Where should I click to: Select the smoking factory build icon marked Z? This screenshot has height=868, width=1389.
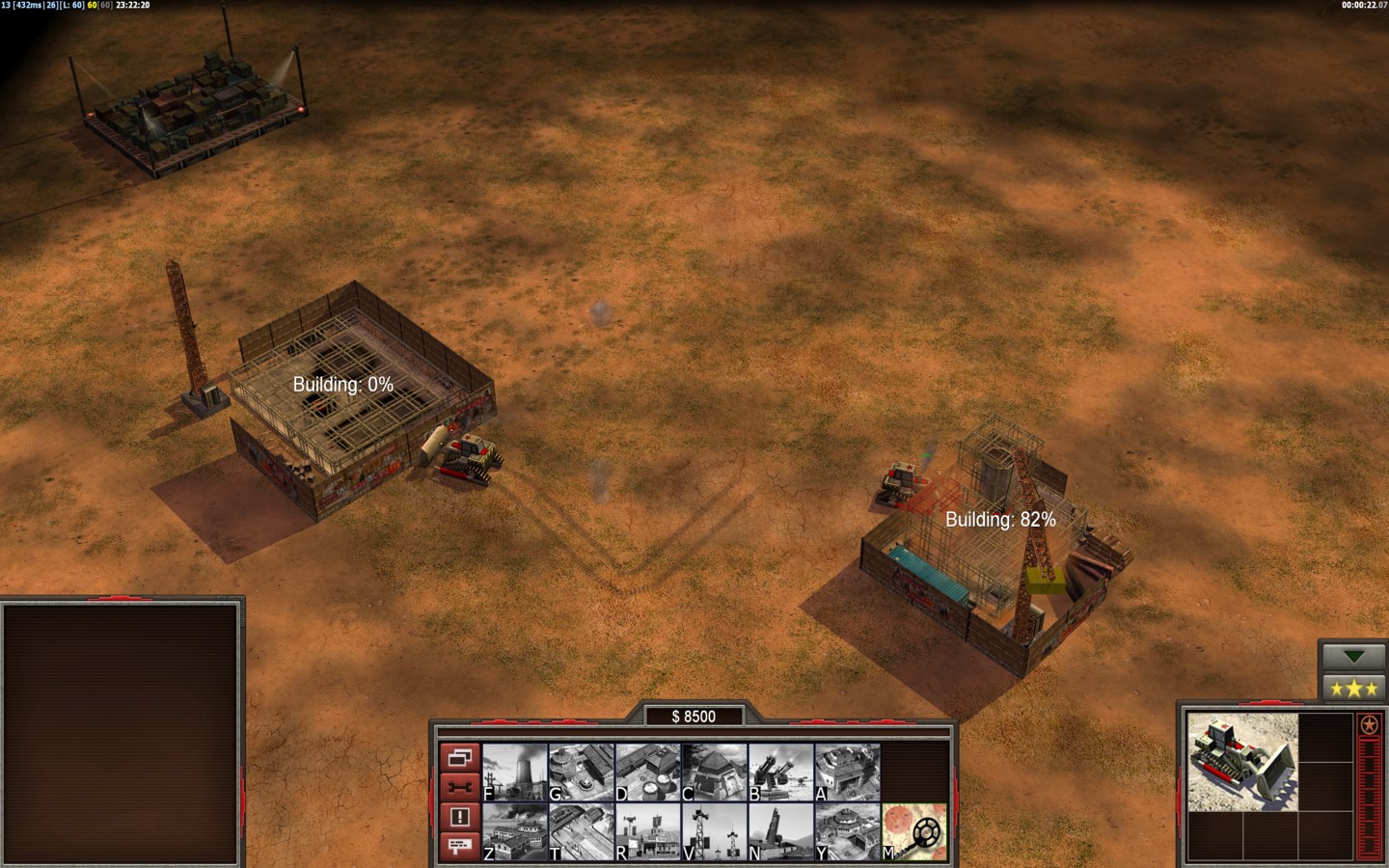coord(515,831)
